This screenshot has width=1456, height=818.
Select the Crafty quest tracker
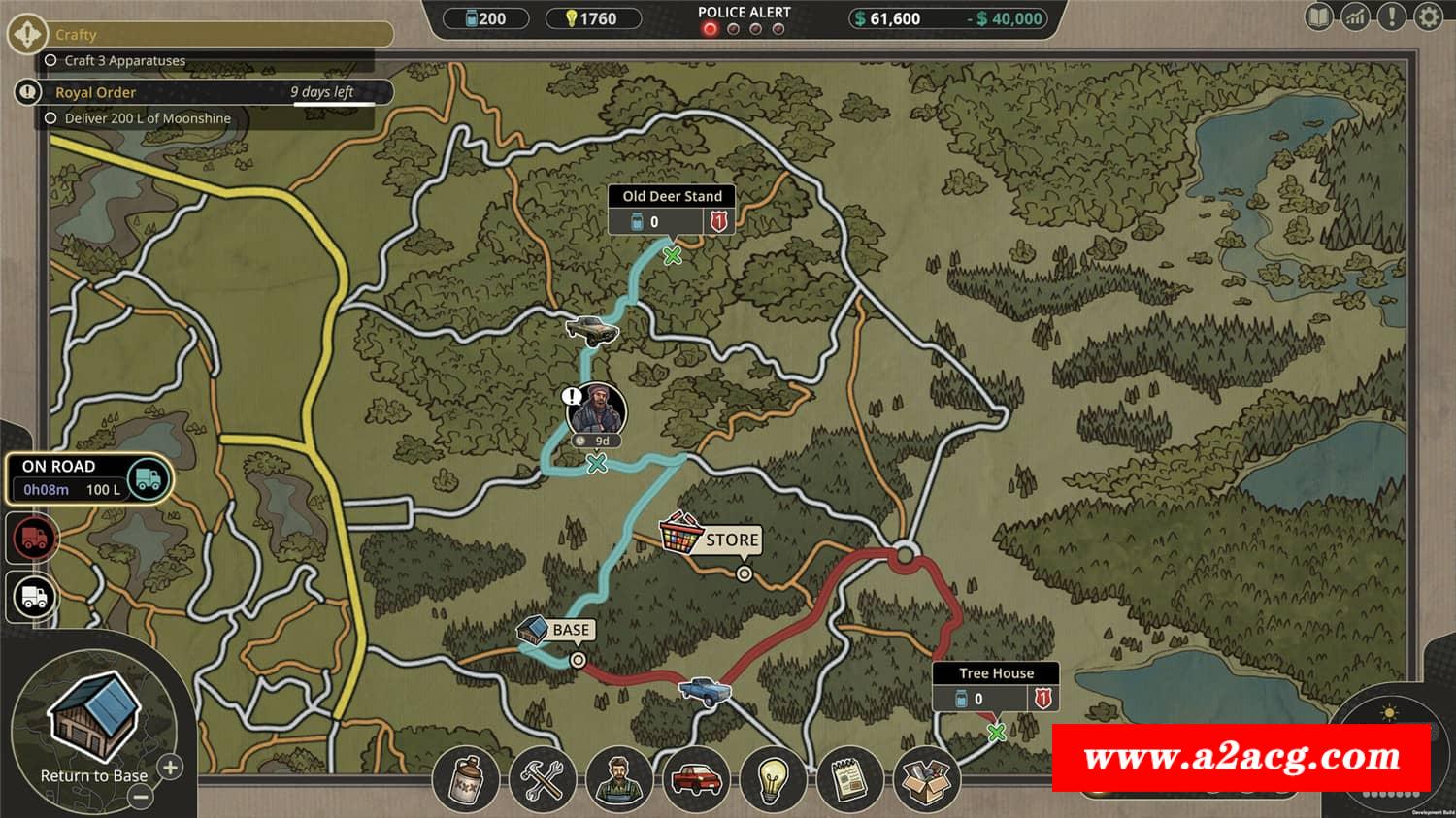pos(214,35)
